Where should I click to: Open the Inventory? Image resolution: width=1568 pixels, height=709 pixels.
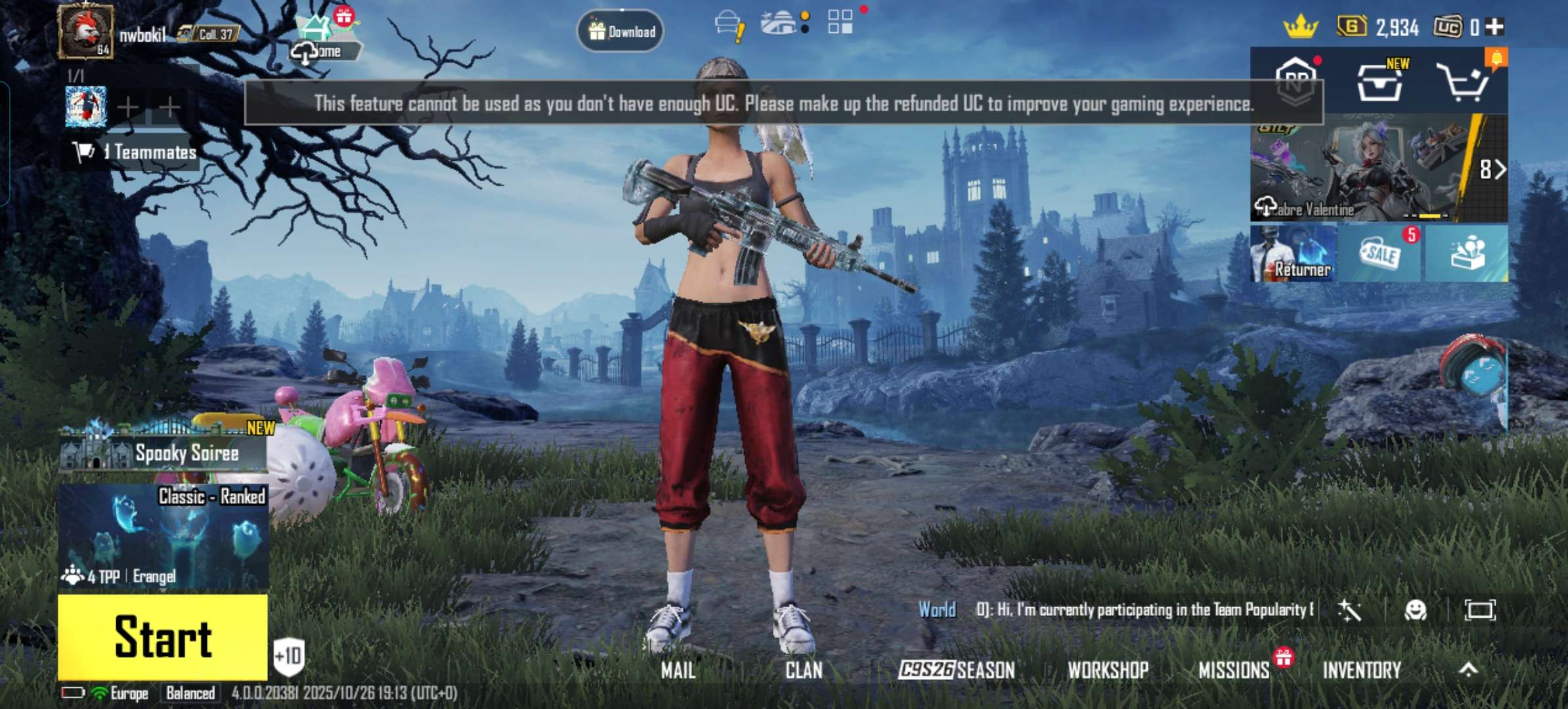pos(1362,670)
